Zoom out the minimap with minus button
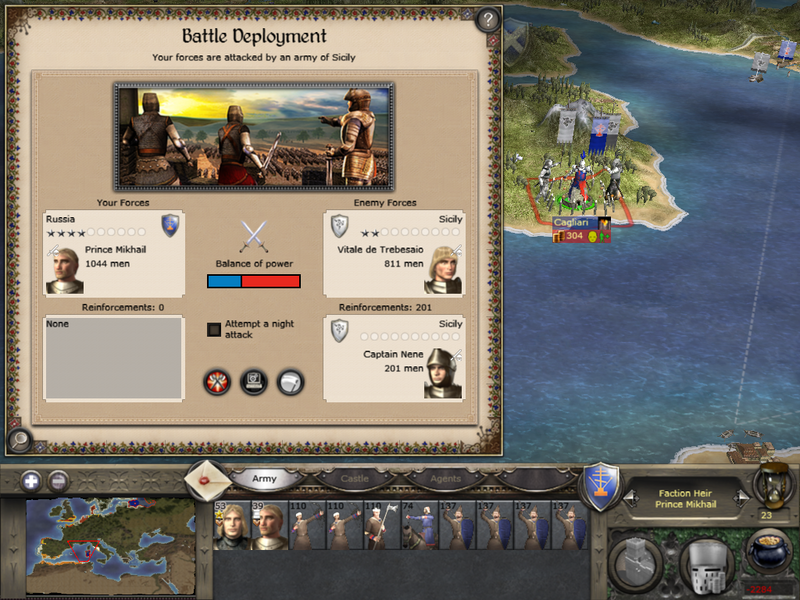This screenshot has width=800, height=600. (59, 480)
